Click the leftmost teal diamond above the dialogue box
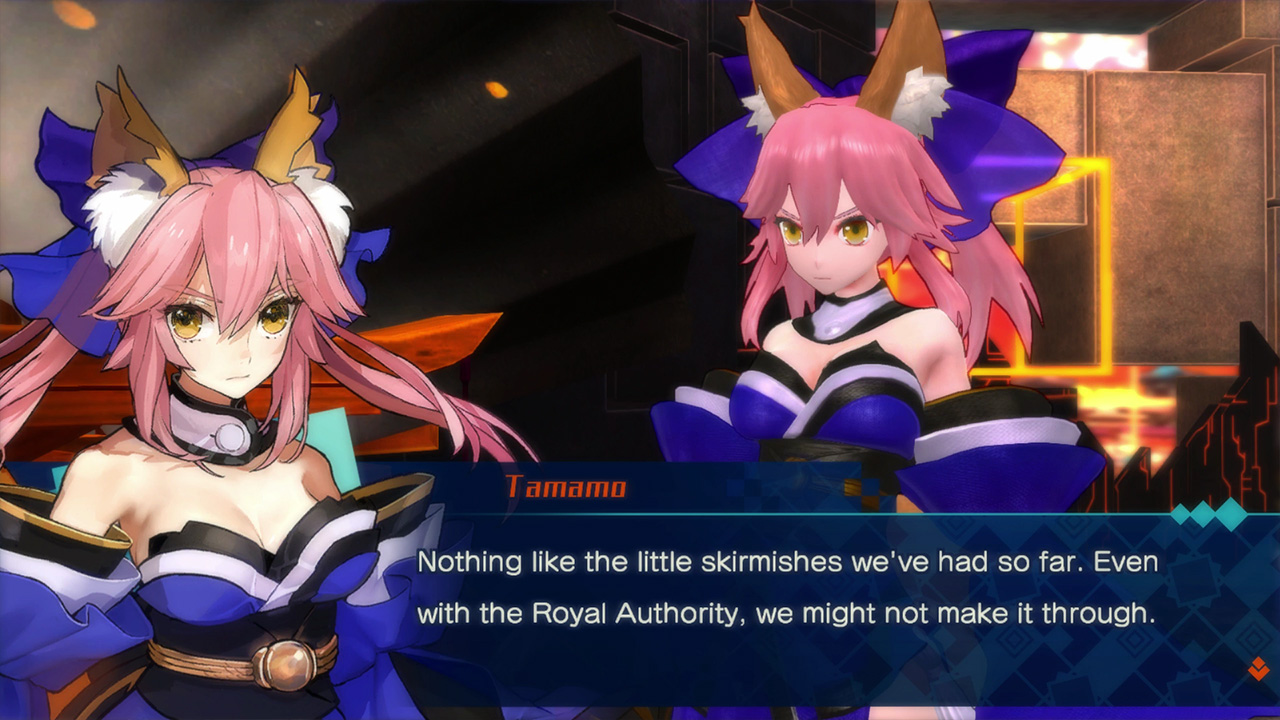The image size is (1280, 720). pyautogui.click(x=1180, y=514)
